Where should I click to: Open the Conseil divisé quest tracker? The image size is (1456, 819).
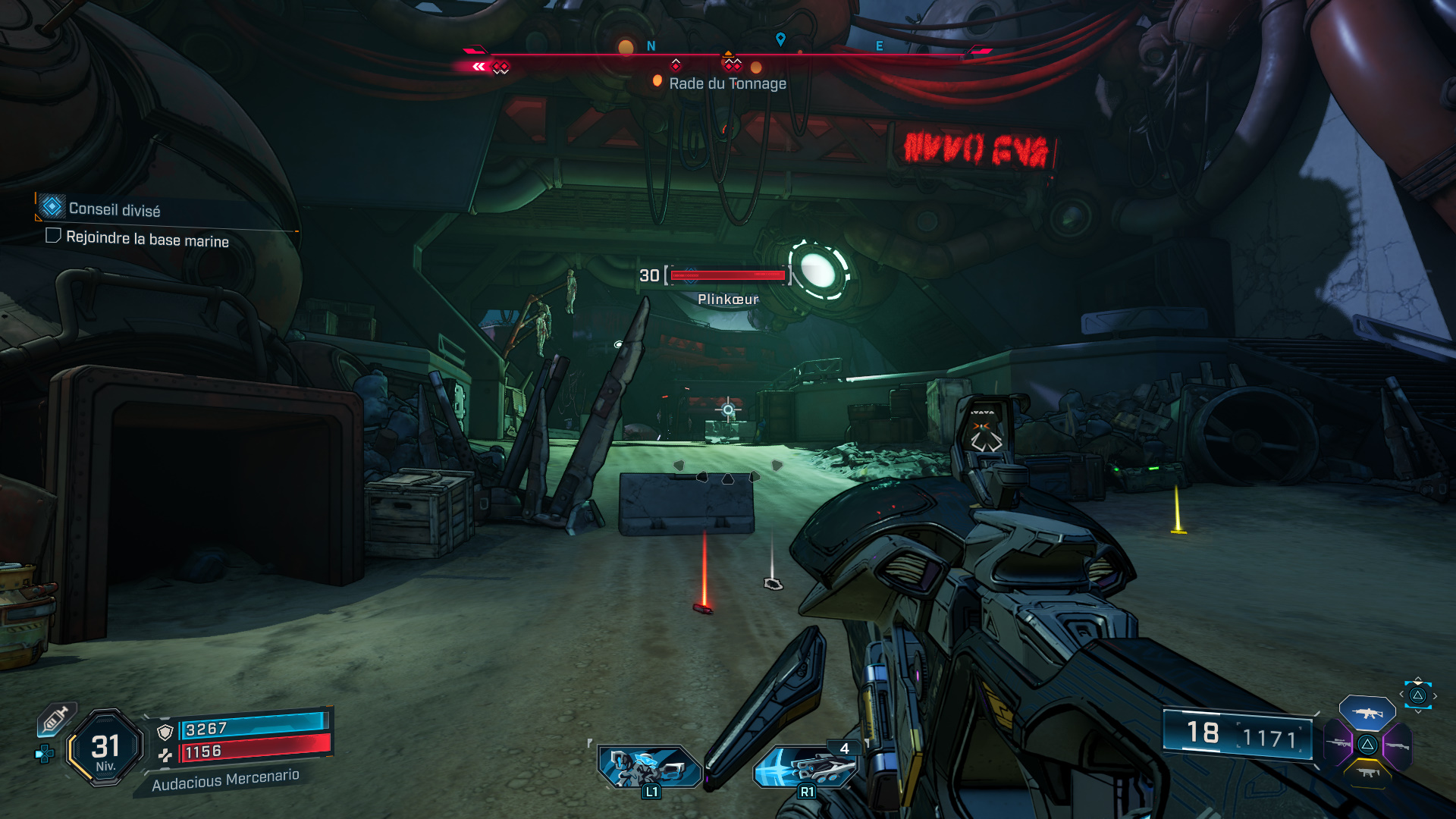tap(114, 209)
